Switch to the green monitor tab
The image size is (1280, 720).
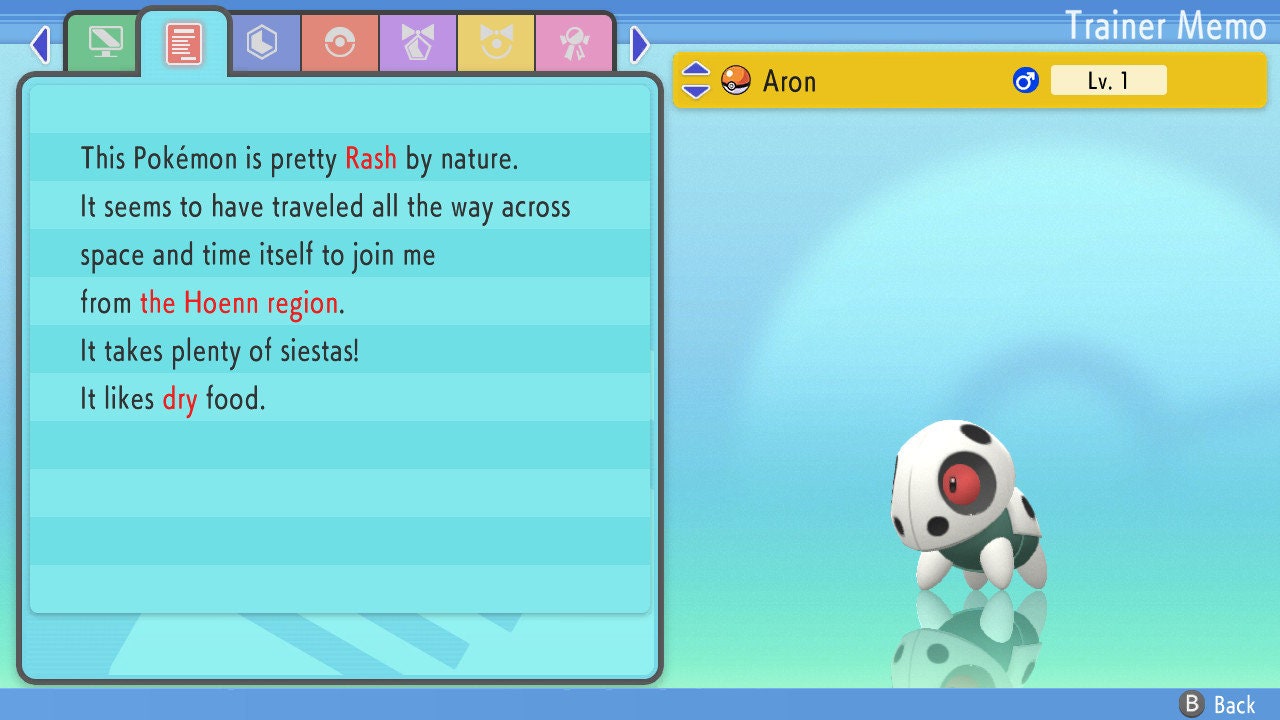coord(105,43)
